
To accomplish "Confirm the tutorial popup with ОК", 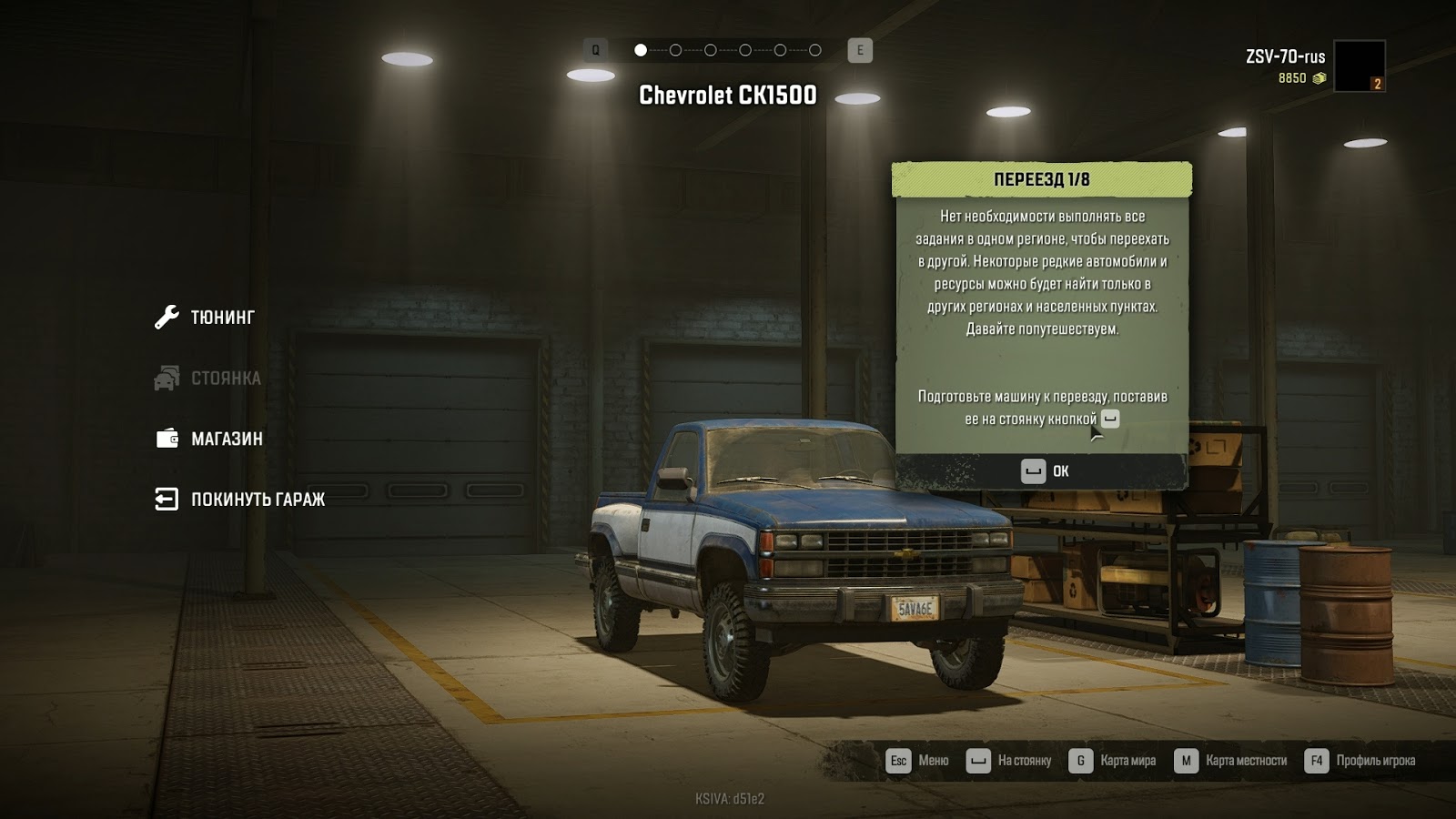I will (x=1044, y=471).
